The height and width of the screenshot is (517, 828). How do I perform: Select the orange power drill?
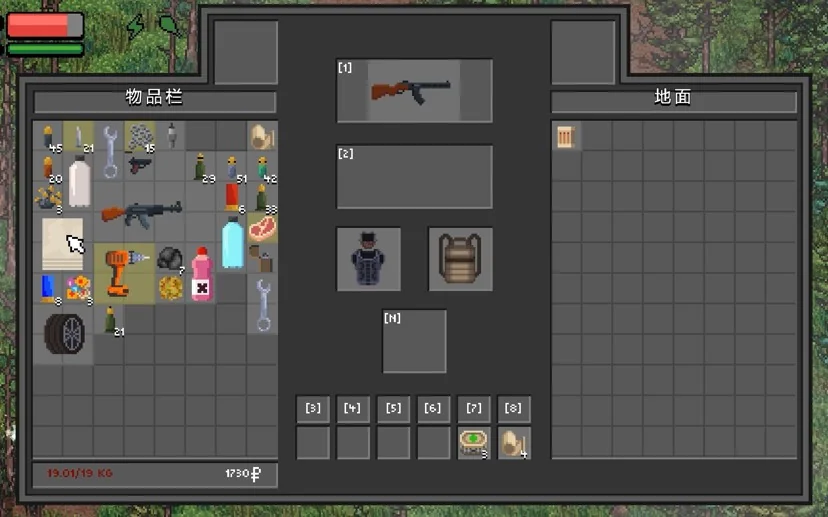123,272
